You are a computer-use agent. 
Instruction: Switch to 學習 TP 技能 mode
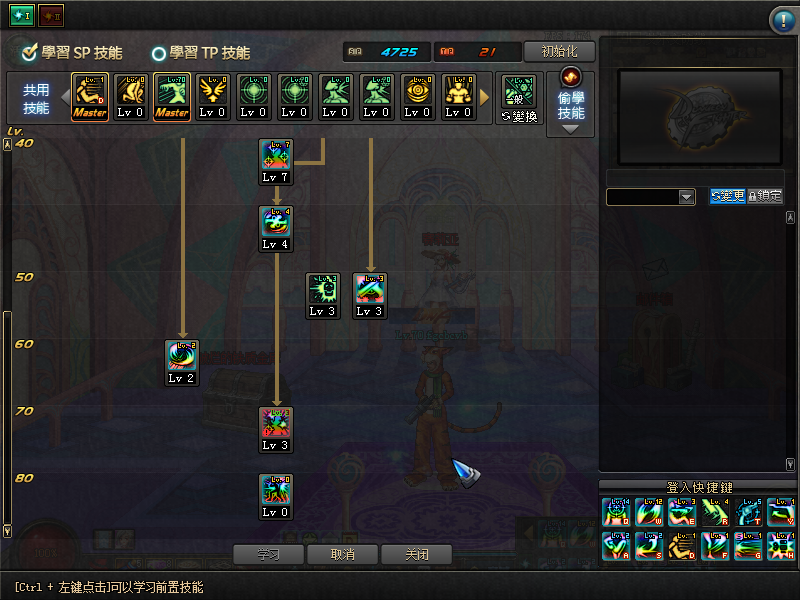[201, 53]
